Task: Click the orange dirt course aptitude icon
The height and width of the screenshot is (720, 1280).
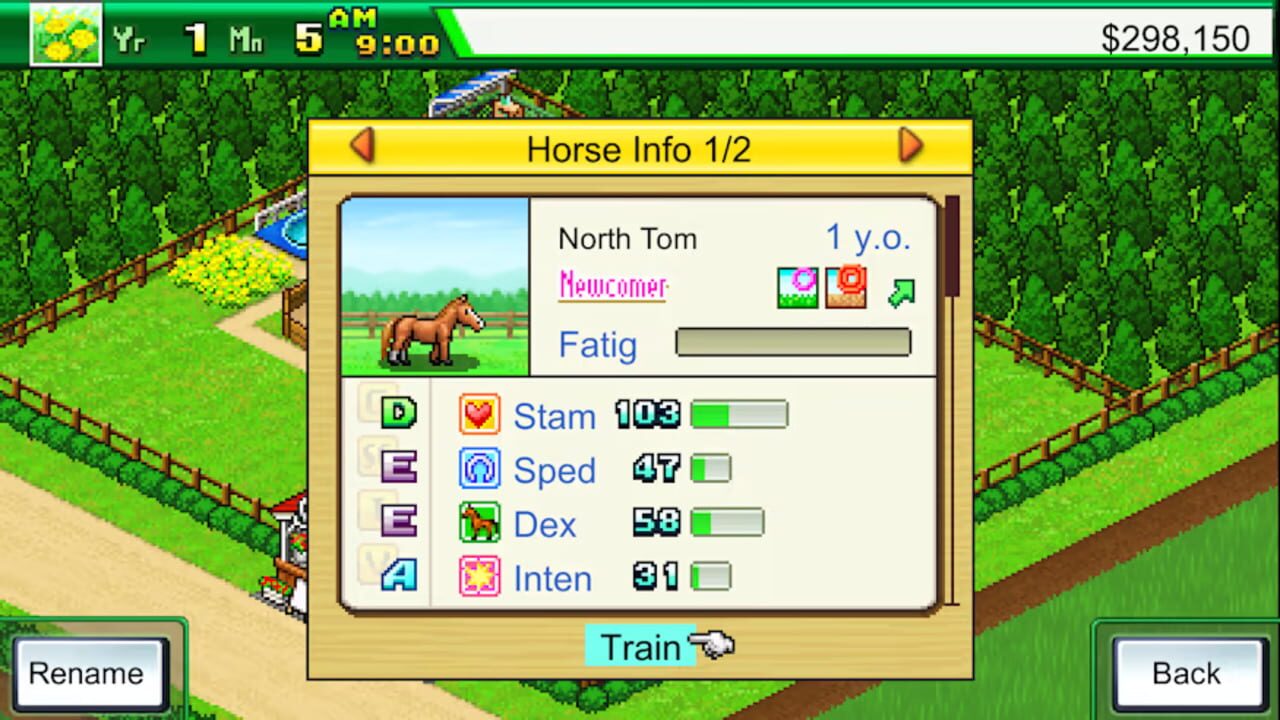Action: [x=845, y=287]
